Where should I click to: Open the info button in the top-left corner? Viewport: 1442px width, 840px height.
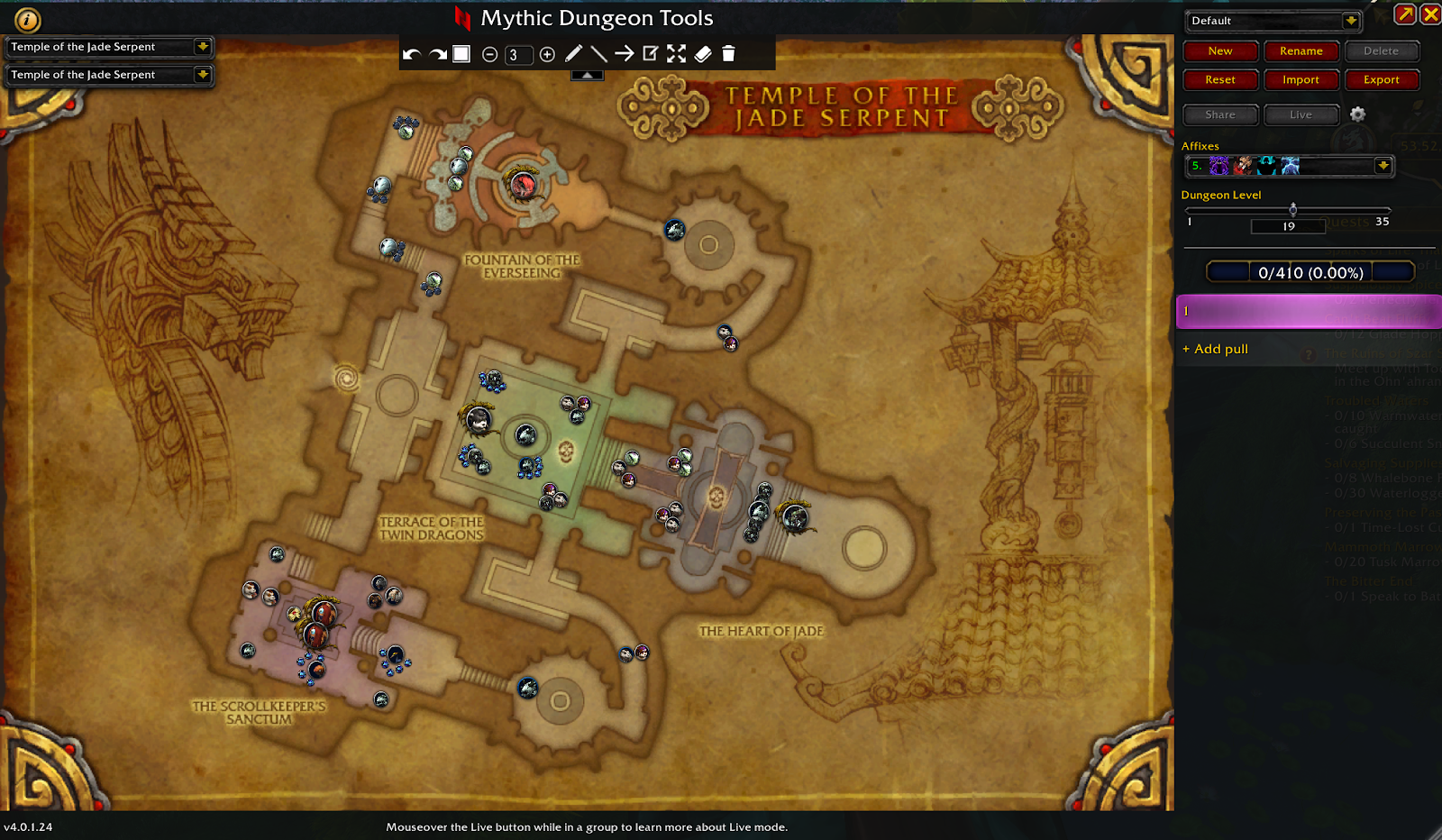point(28,20)
